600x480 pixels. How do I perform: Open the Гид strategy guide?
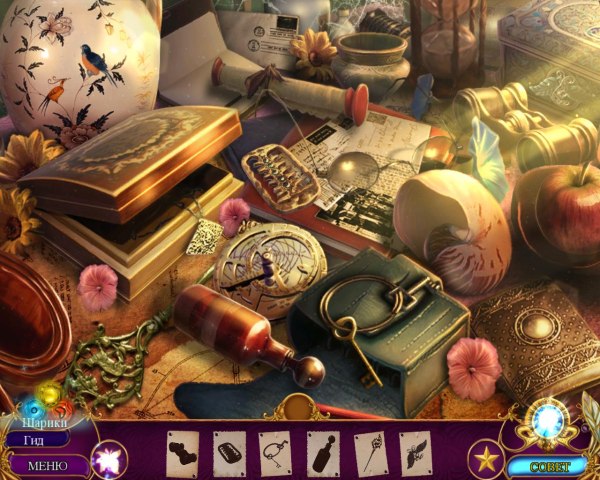(35, 439)
